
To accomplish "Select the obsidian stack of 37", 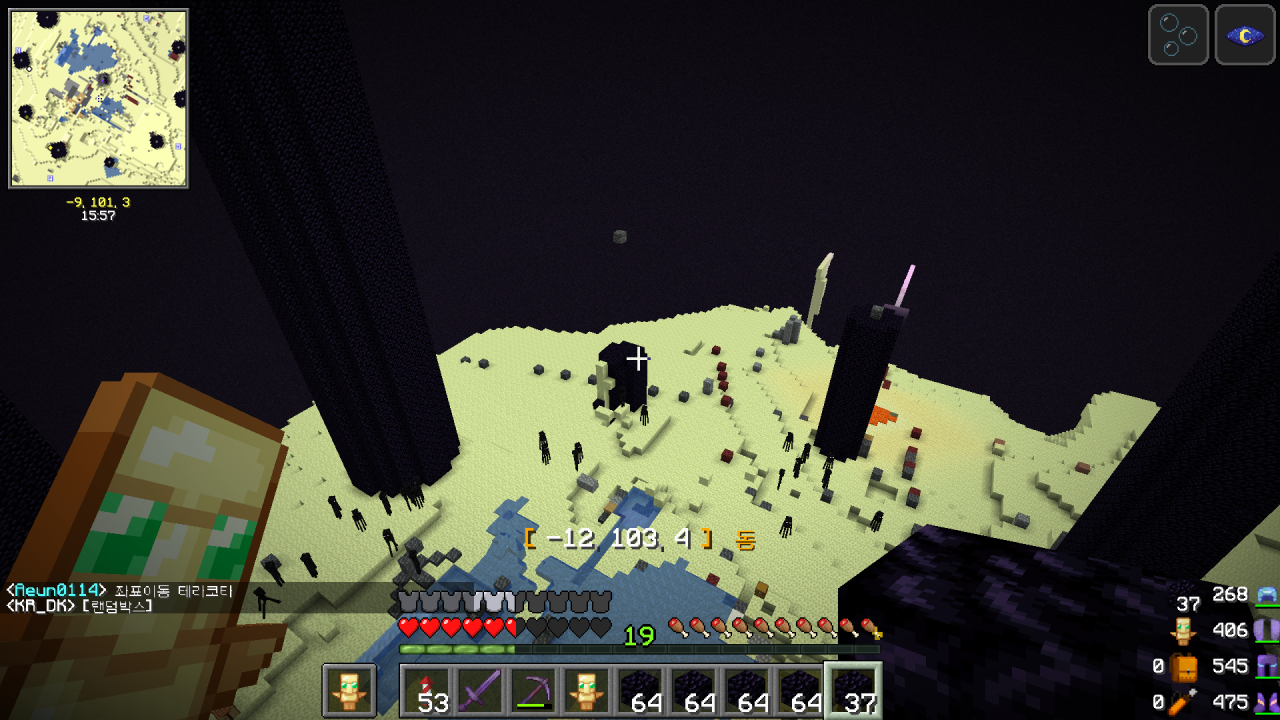I will point(852,691).
